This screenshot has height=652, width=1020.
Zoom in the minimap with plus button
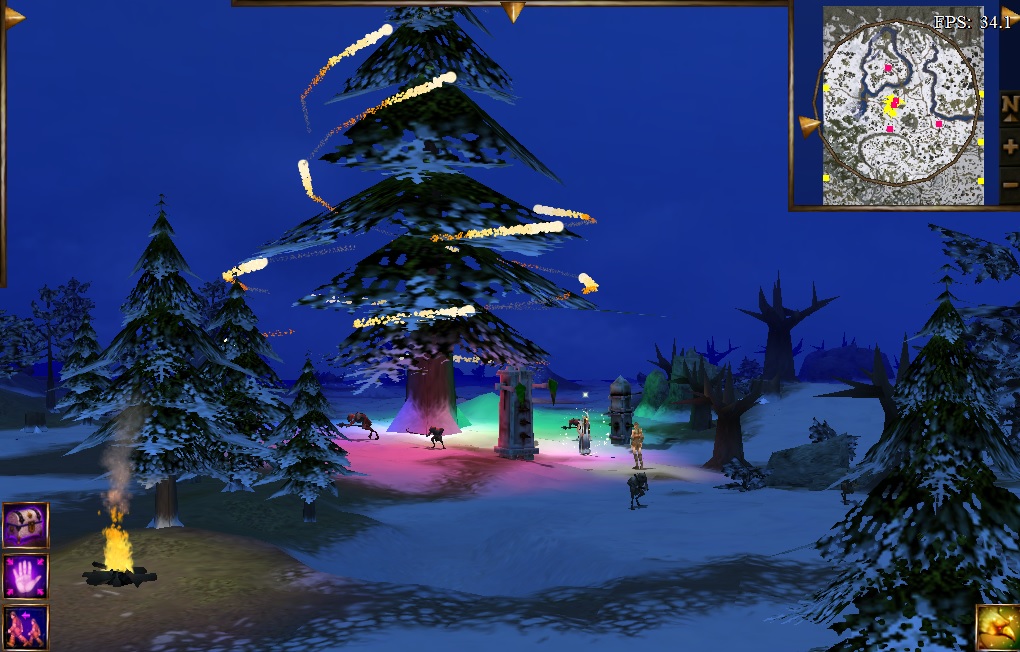click(x=1009, y=146)
